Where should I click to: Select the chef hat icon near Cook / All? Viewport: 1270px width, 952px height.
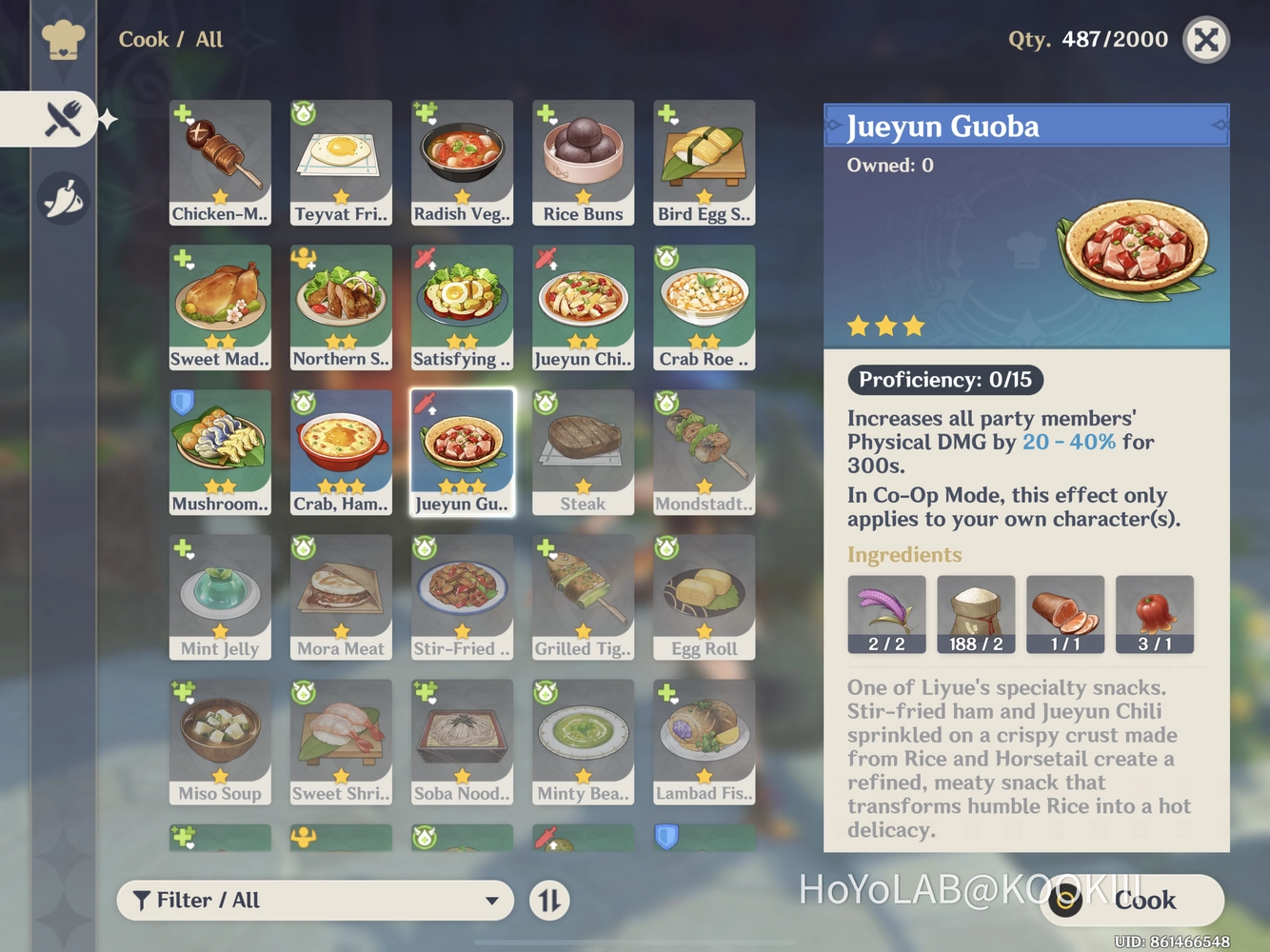click(x=63, y=40)
